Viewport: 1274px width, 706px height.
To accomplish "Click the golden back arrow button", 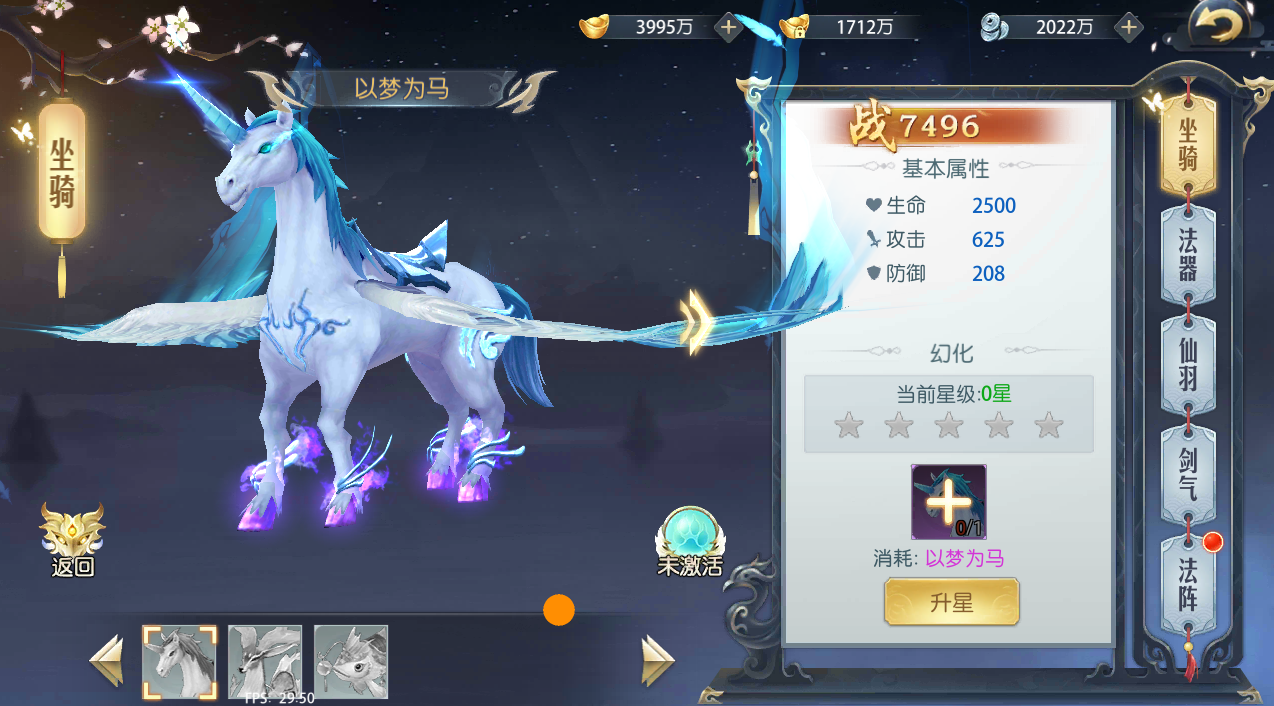I will [1217, 26].
